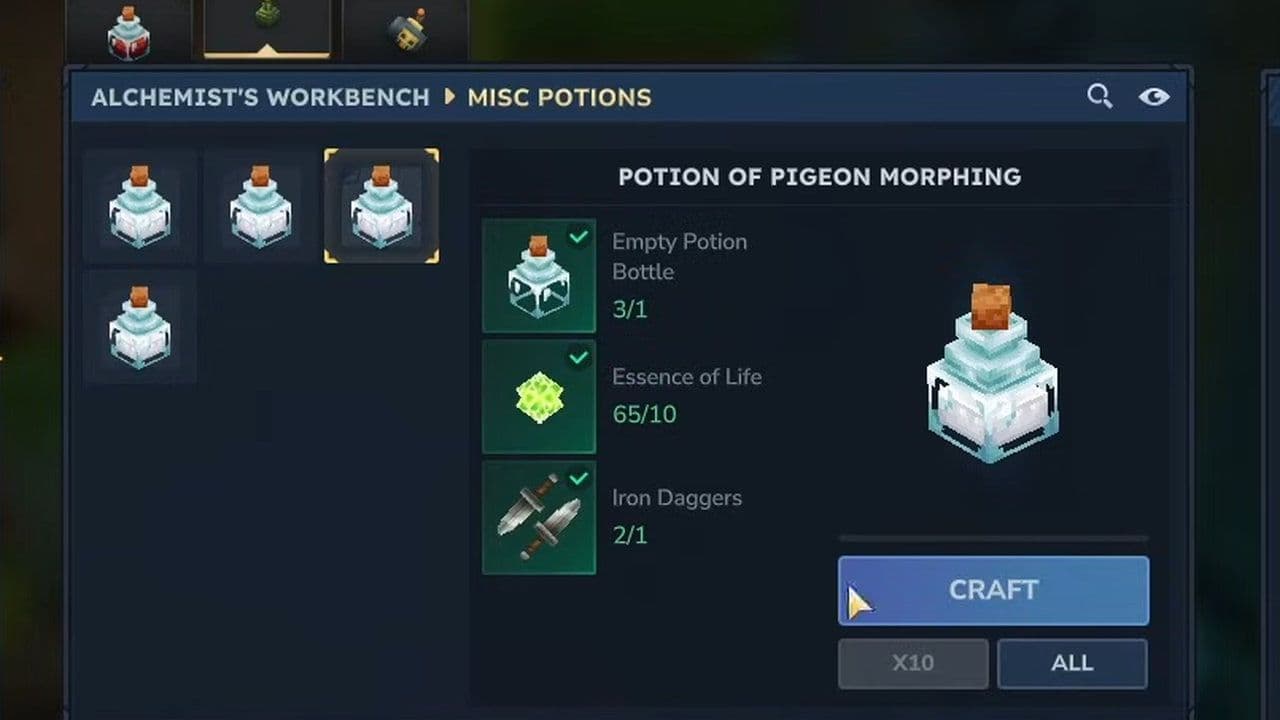
Task: Click the checkmark on Empty Potion Bottle
Action: [578, 238]
